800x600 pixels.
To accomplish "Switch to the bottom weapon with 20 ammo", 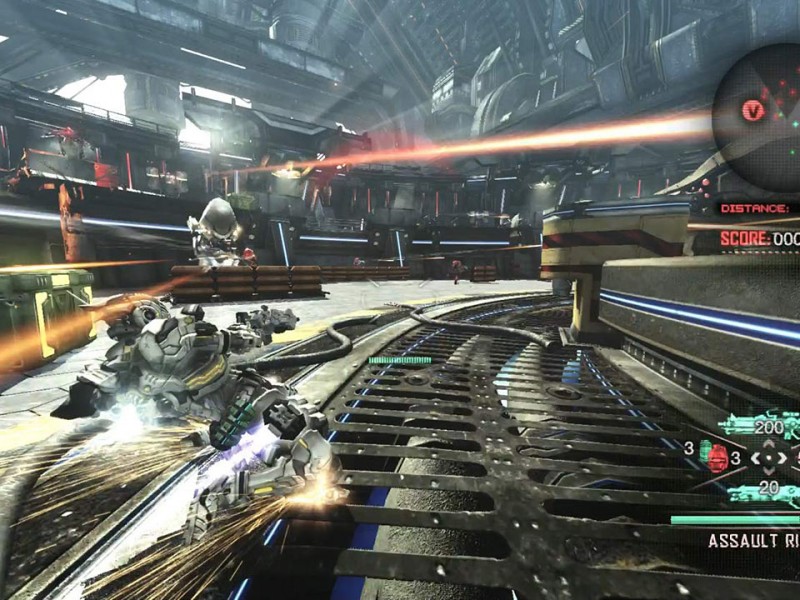I will [766, 492].
